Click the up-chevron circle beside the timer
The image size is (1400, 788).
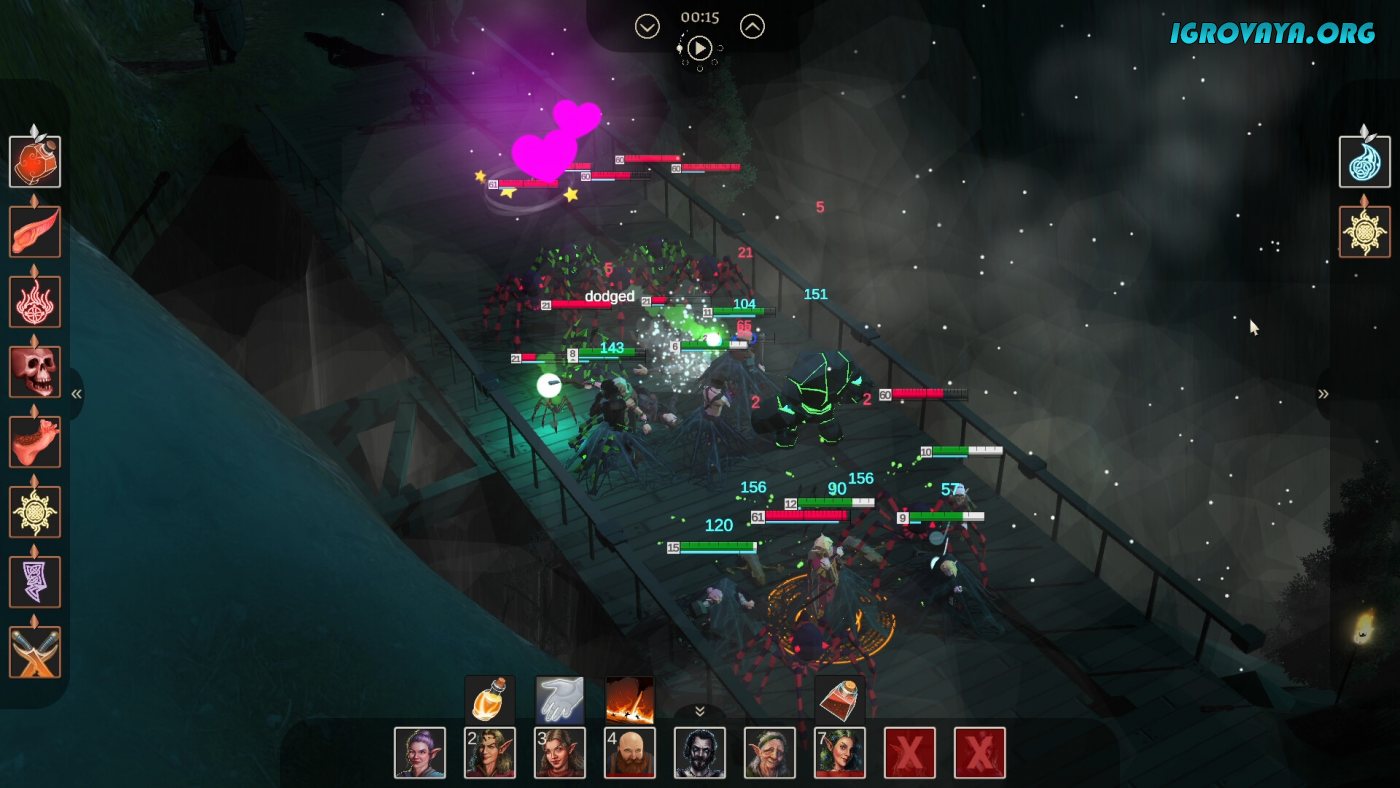(752, 27)
